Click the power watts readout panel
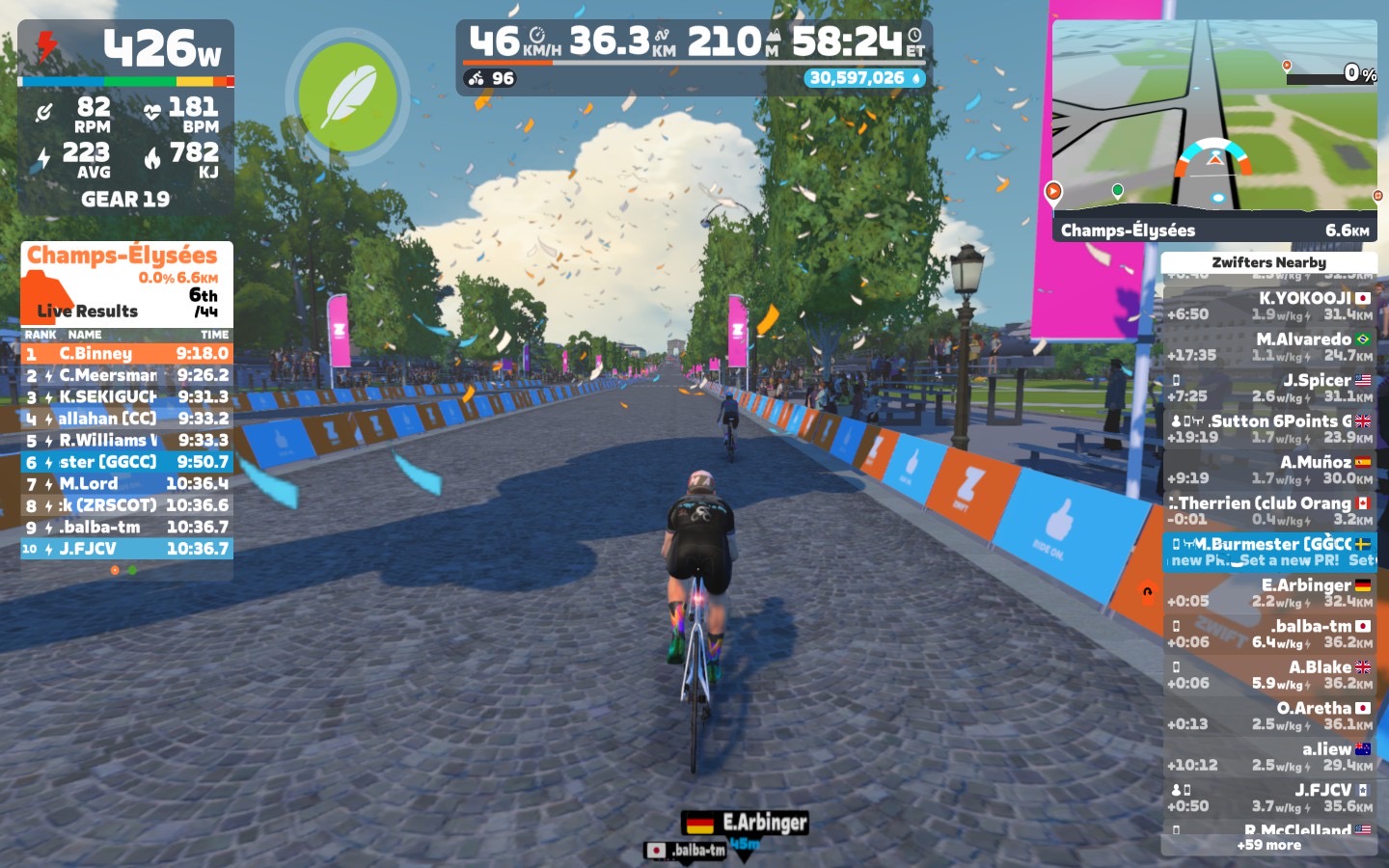The height and width of the screenshot is (868, 1389). pyautogui.click(x=126, y=48)
